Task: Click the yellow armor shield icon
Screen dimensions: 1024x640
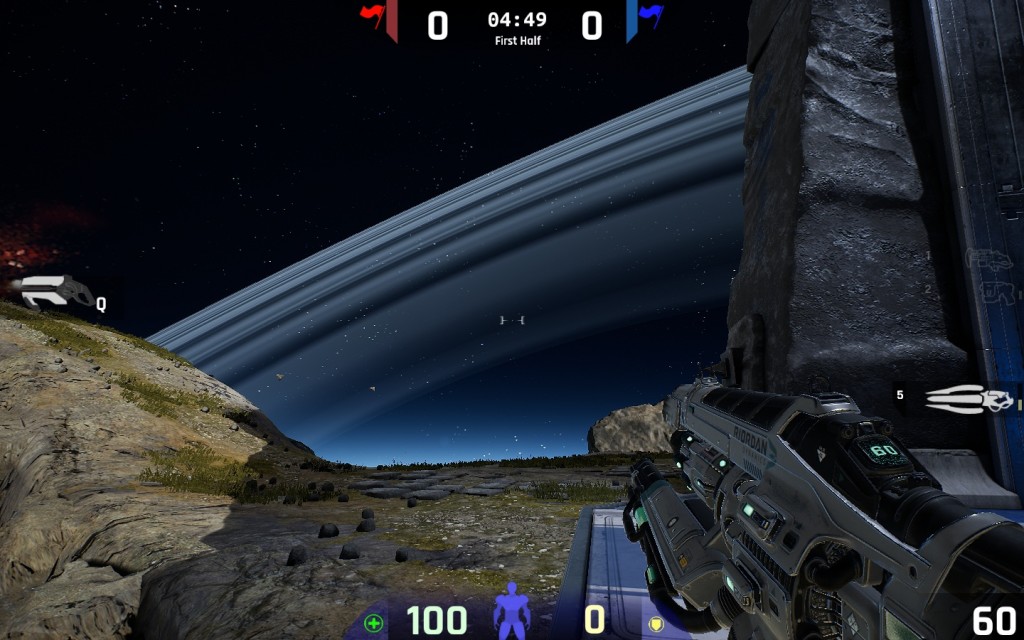Action: [658, 623]
